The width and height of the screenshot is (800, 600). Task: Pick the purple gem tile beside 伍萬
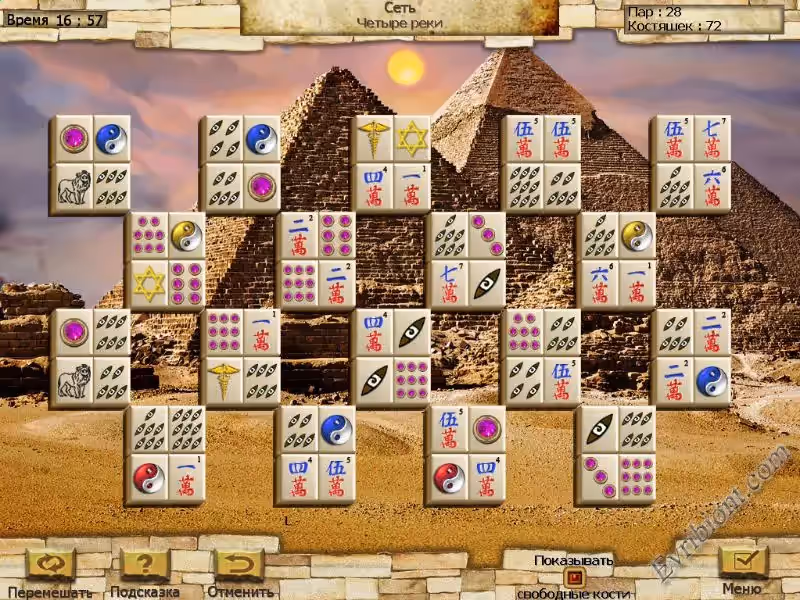click(486, 429)
